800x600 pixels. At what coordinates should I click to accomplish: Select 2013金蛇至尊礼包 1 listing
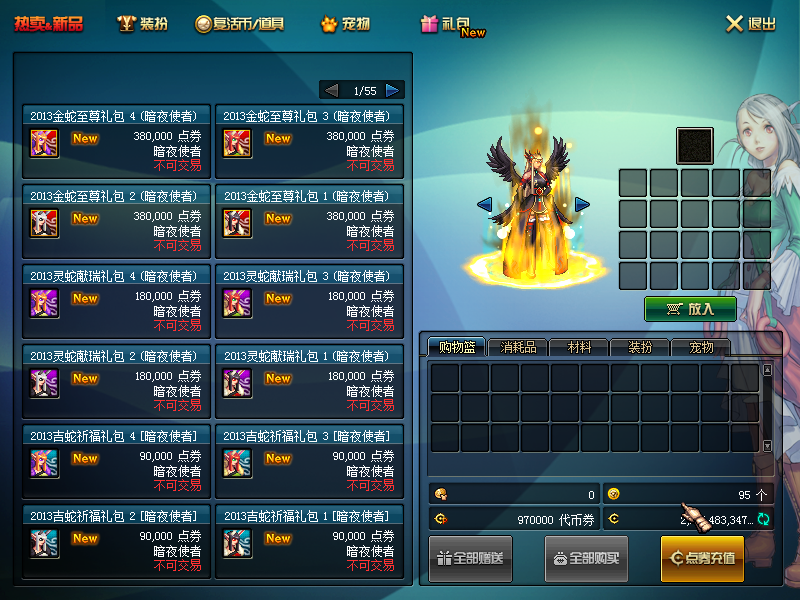310,220
